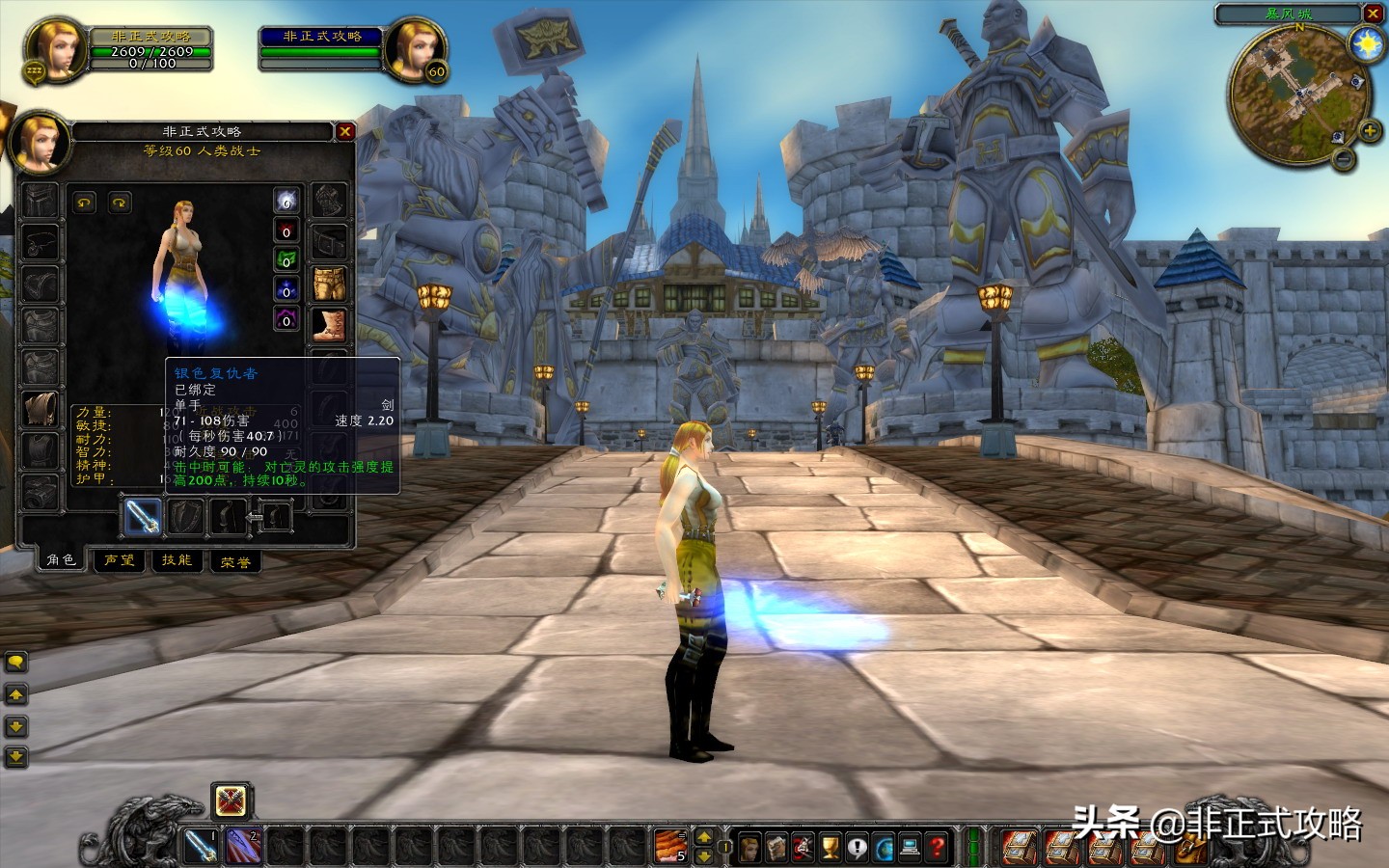Zoom in on the minimap
The width and height of the screenshot is (1389, 868).
coord(1369,131)
